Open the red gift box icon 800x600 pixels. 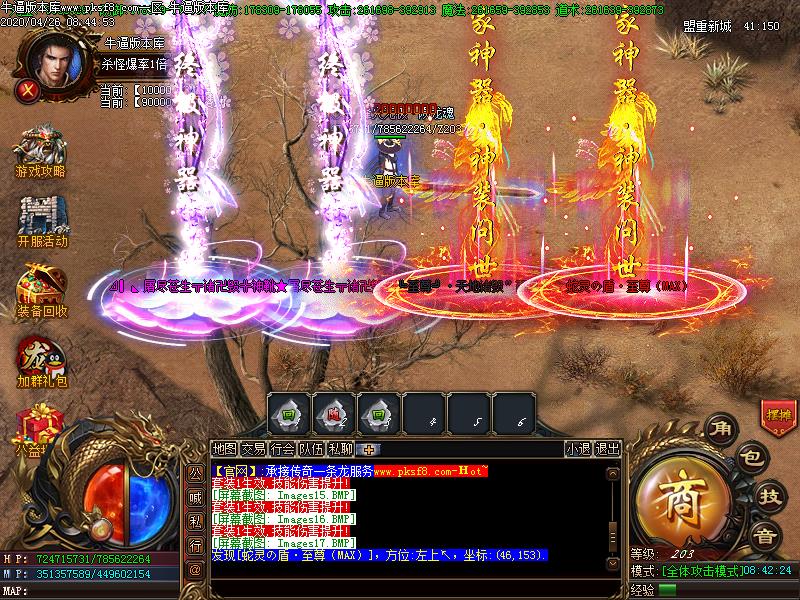coord(40,425)
